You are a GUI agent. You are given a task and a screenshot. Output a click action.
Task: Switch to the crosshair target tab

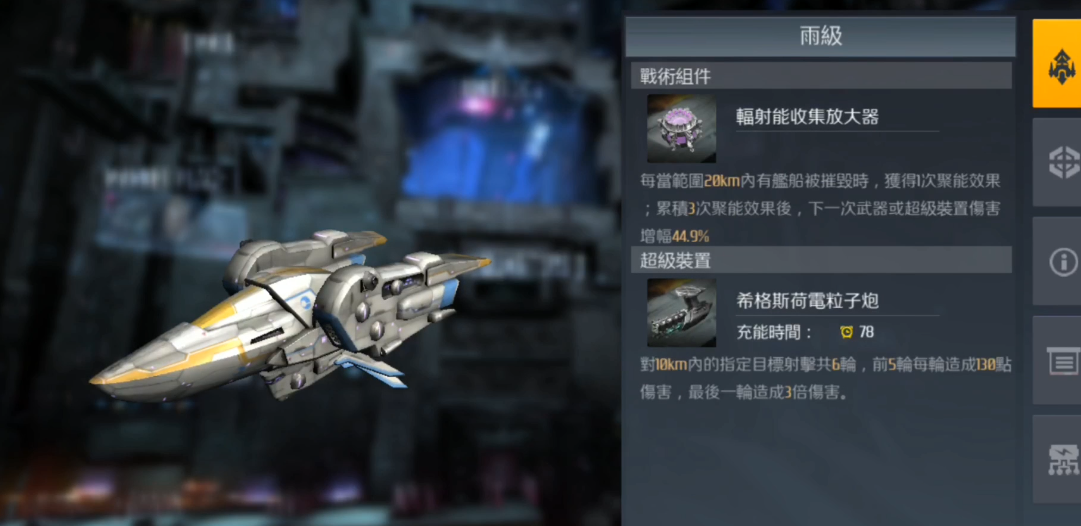[1058, 162]
